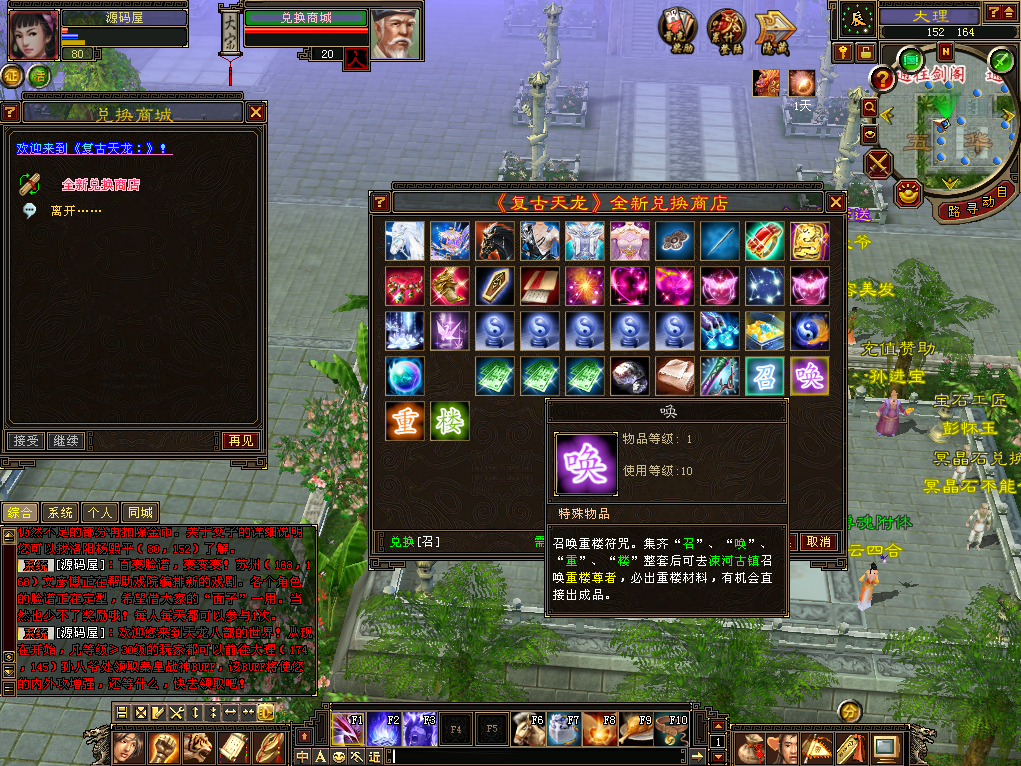Screen dimensions: 1021x766
Task: Click the 取消 cancel button
Action: pyautogui.click(x=818, y=542)
